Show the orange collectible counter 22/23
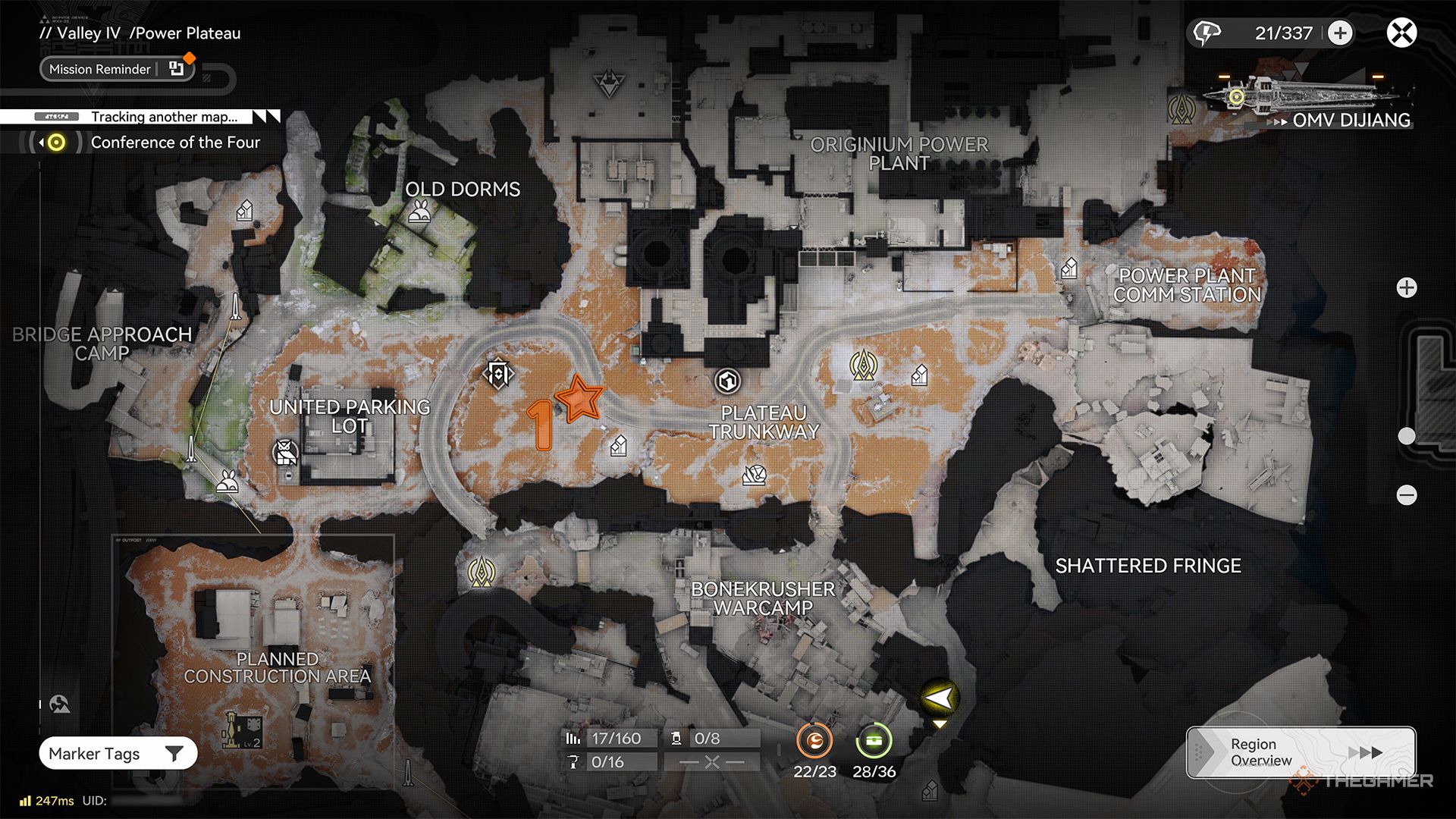 [x=814, y=741]
